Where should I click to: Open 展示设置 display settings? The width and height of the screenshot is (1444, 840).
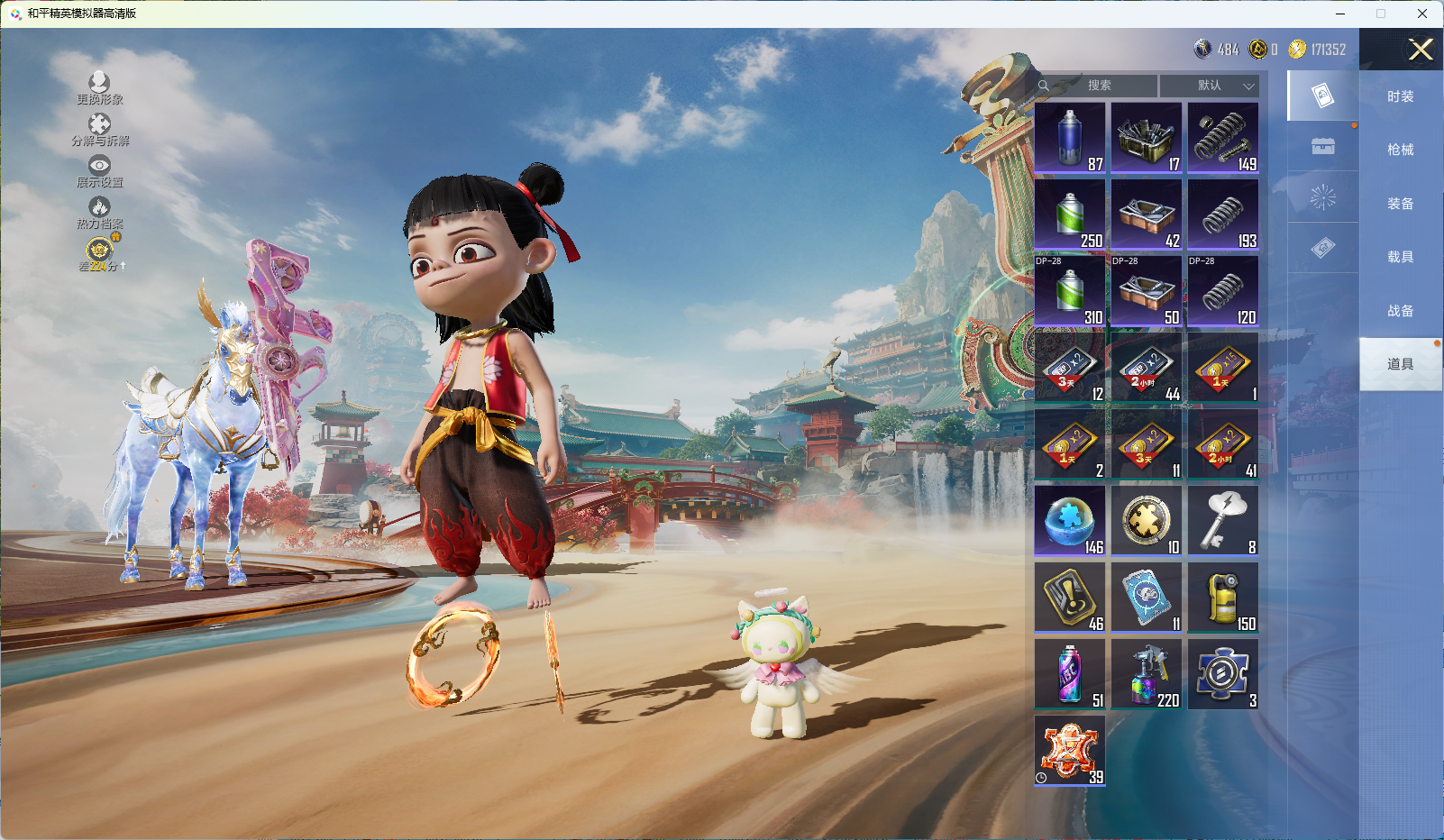tap(99, 171)
